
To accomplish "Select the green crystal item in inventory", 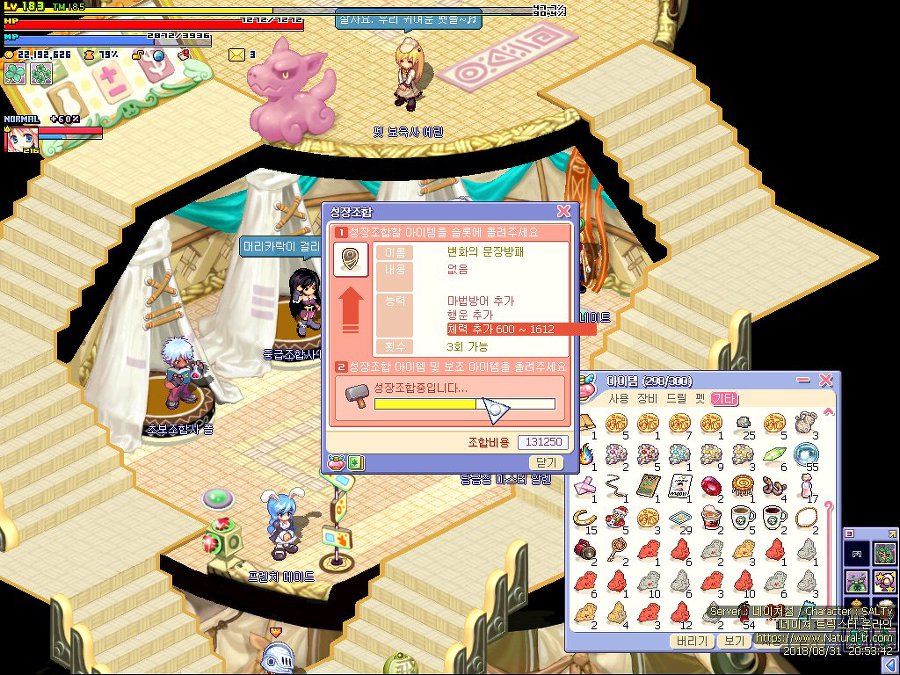I will 772,455.
